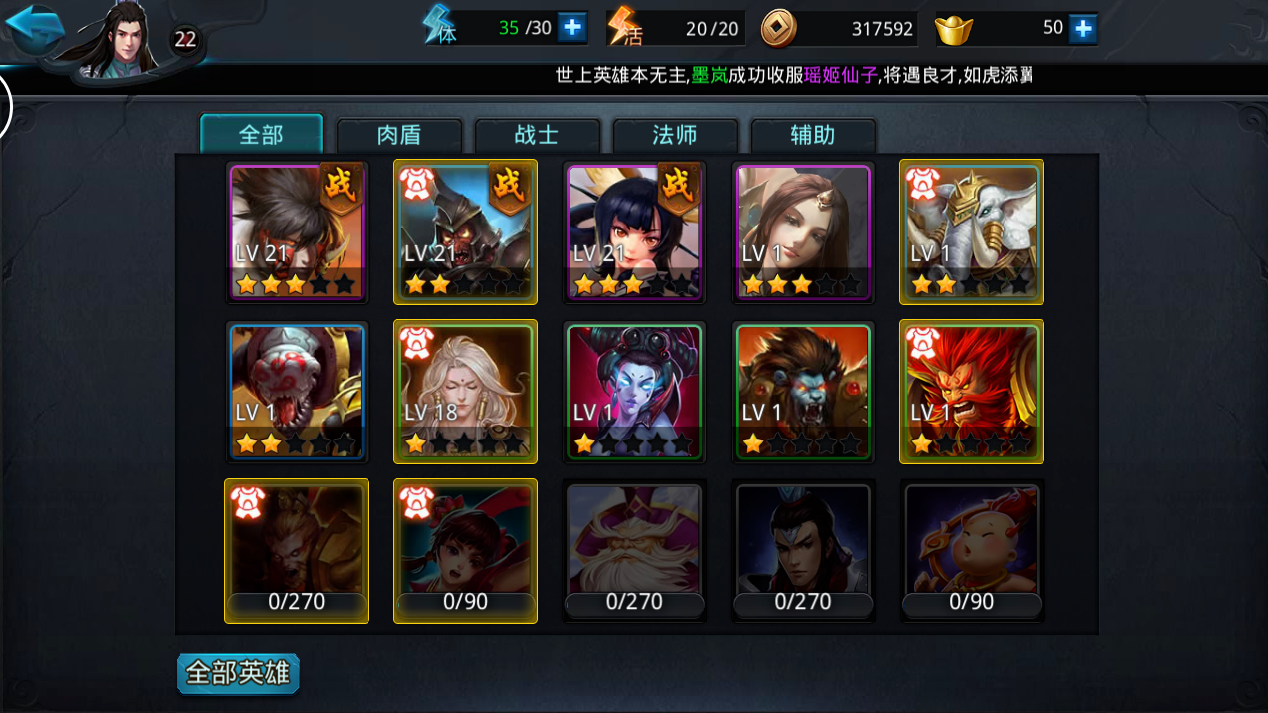Show the 法师 hero category

[x=675, y=136]
